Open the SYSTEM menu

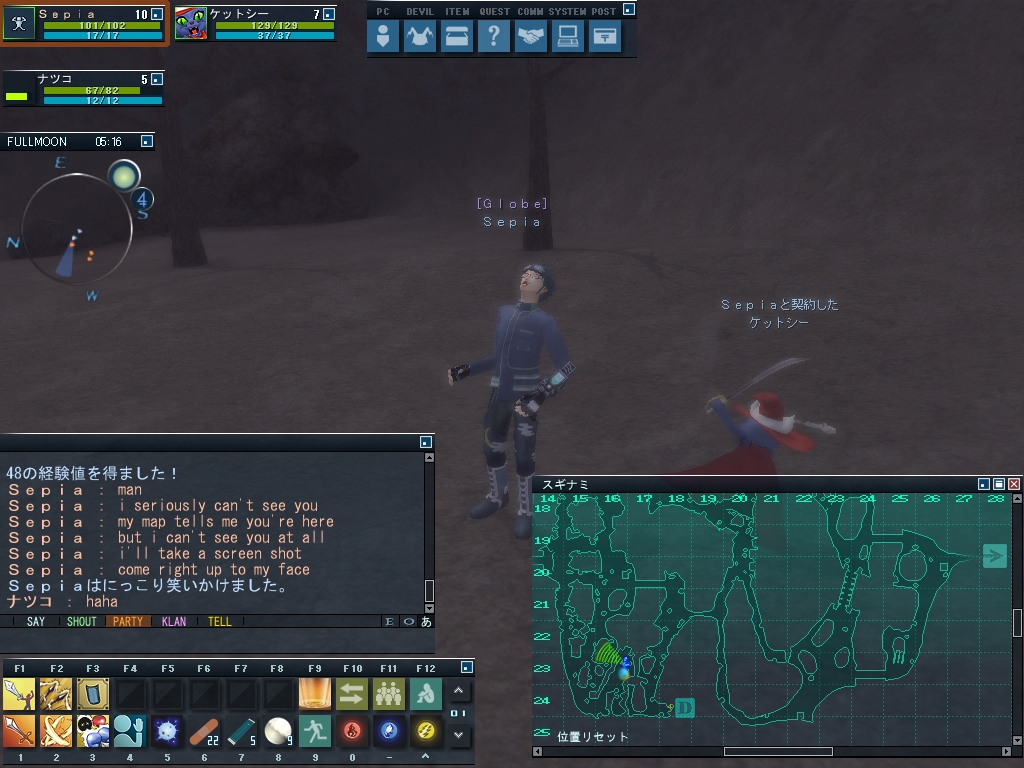coord(568,37)
